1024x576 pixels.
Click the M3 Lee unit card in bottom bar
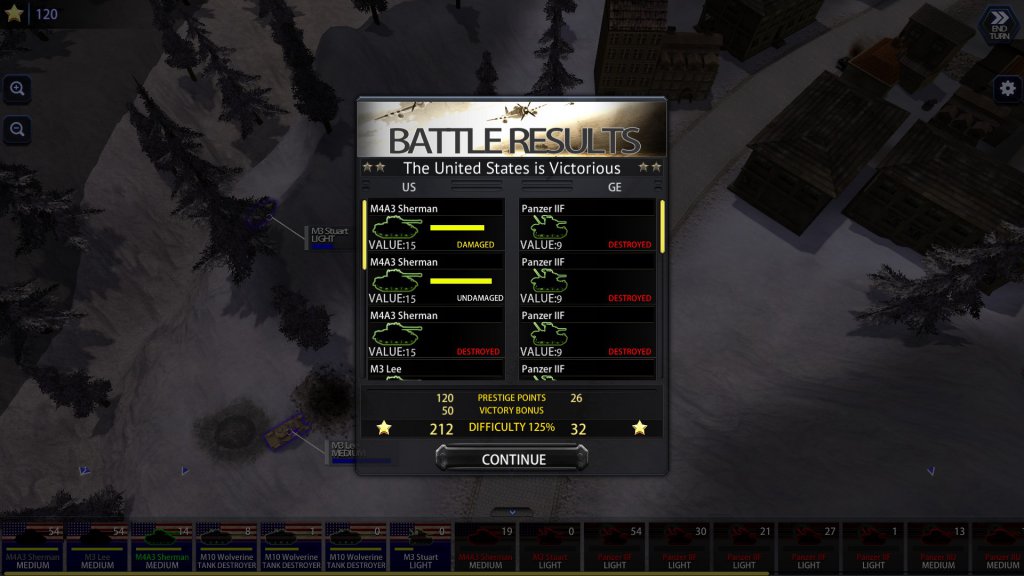pos(97,547)
